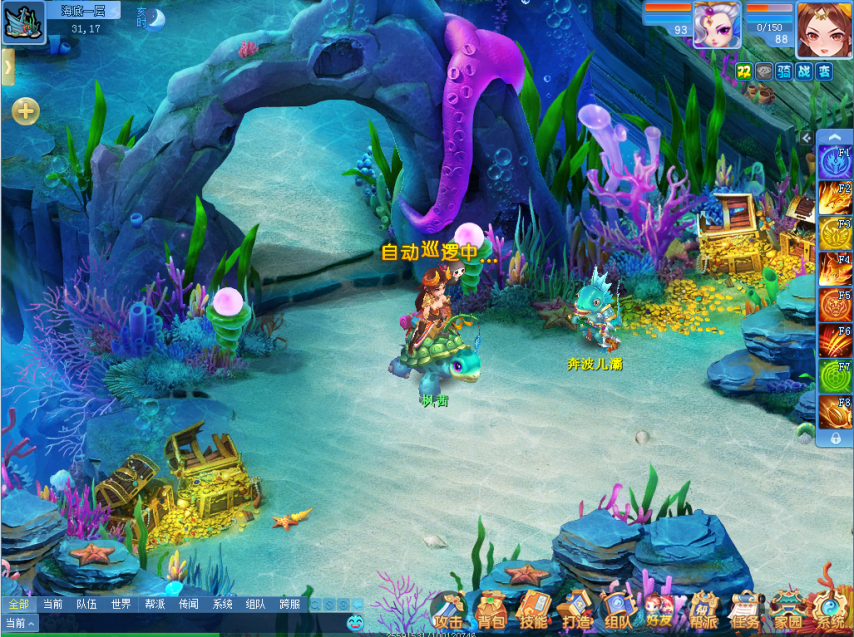Open the 当前 chat channel dropdown
The image size is (854, 637).
click(x=19, y=623)
